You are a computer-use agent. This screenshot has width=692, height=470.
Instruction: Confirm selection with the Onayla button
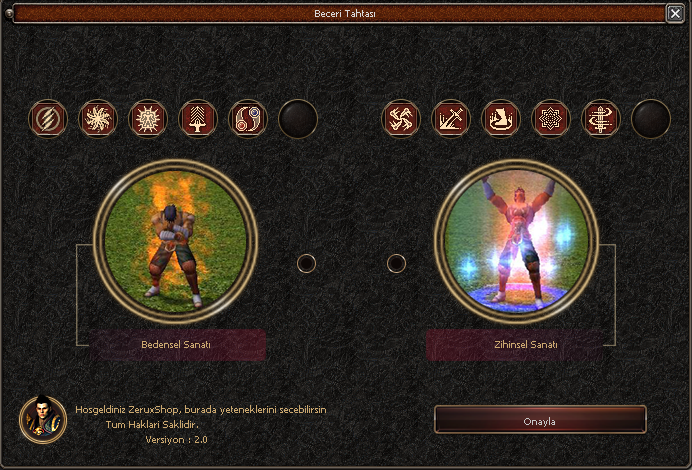540,419
